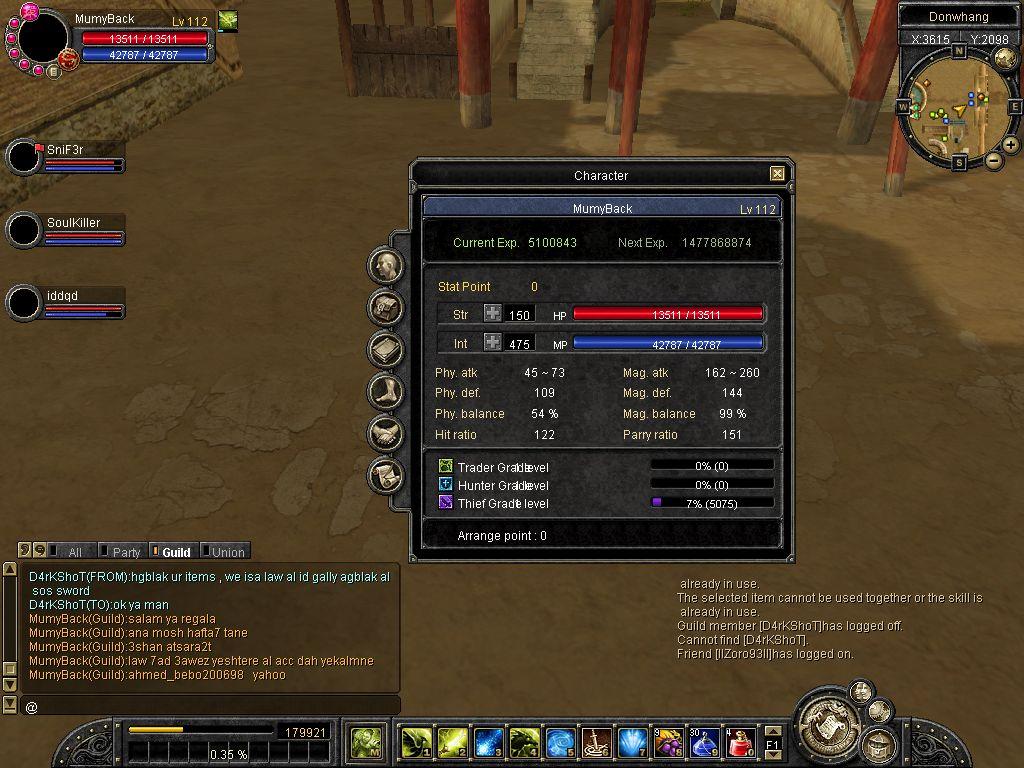Open the head portrait side tab
This screenshot has width=1024, height=768.
386,266
